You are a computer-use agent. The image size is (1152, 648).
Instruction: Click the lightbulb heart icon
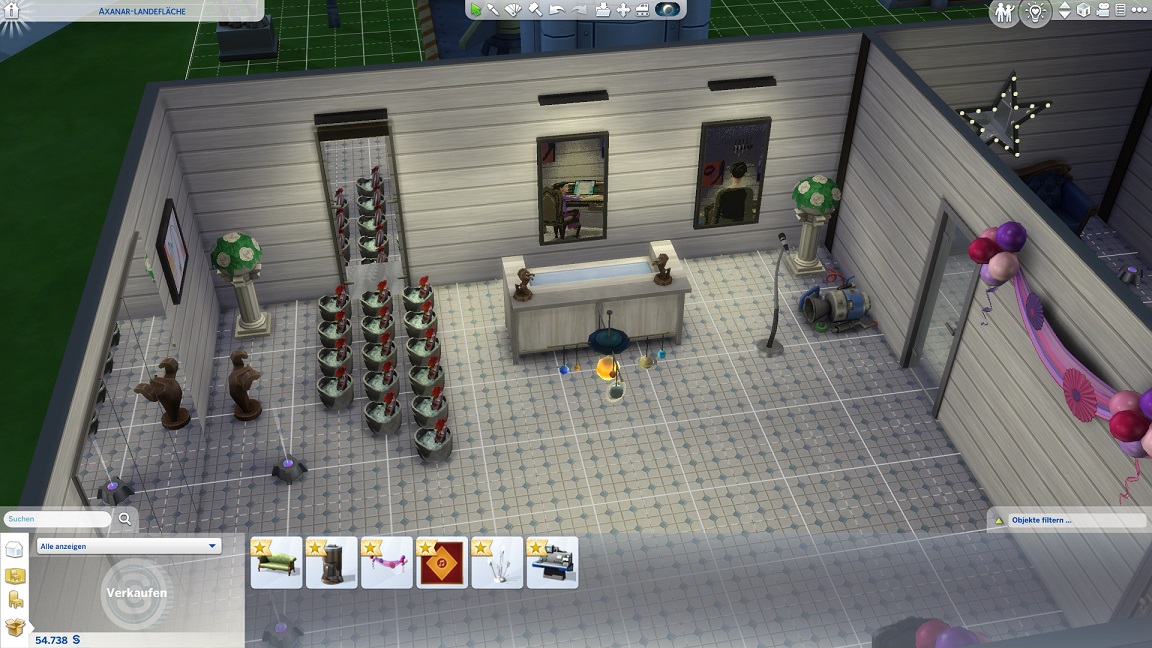[x=1033, y=12]
